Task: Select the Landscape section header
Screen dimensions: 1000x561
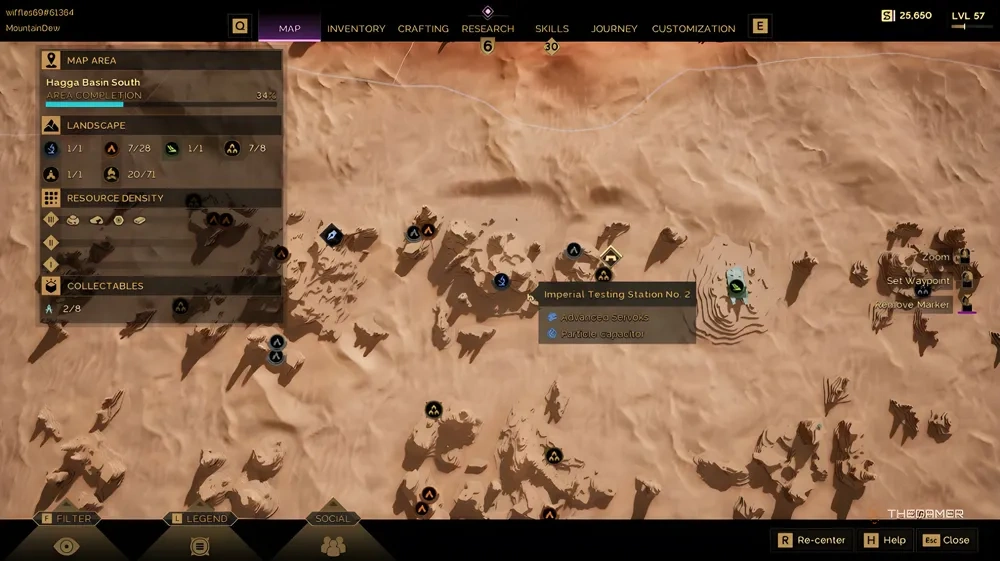Action: (x=95, y=126)
